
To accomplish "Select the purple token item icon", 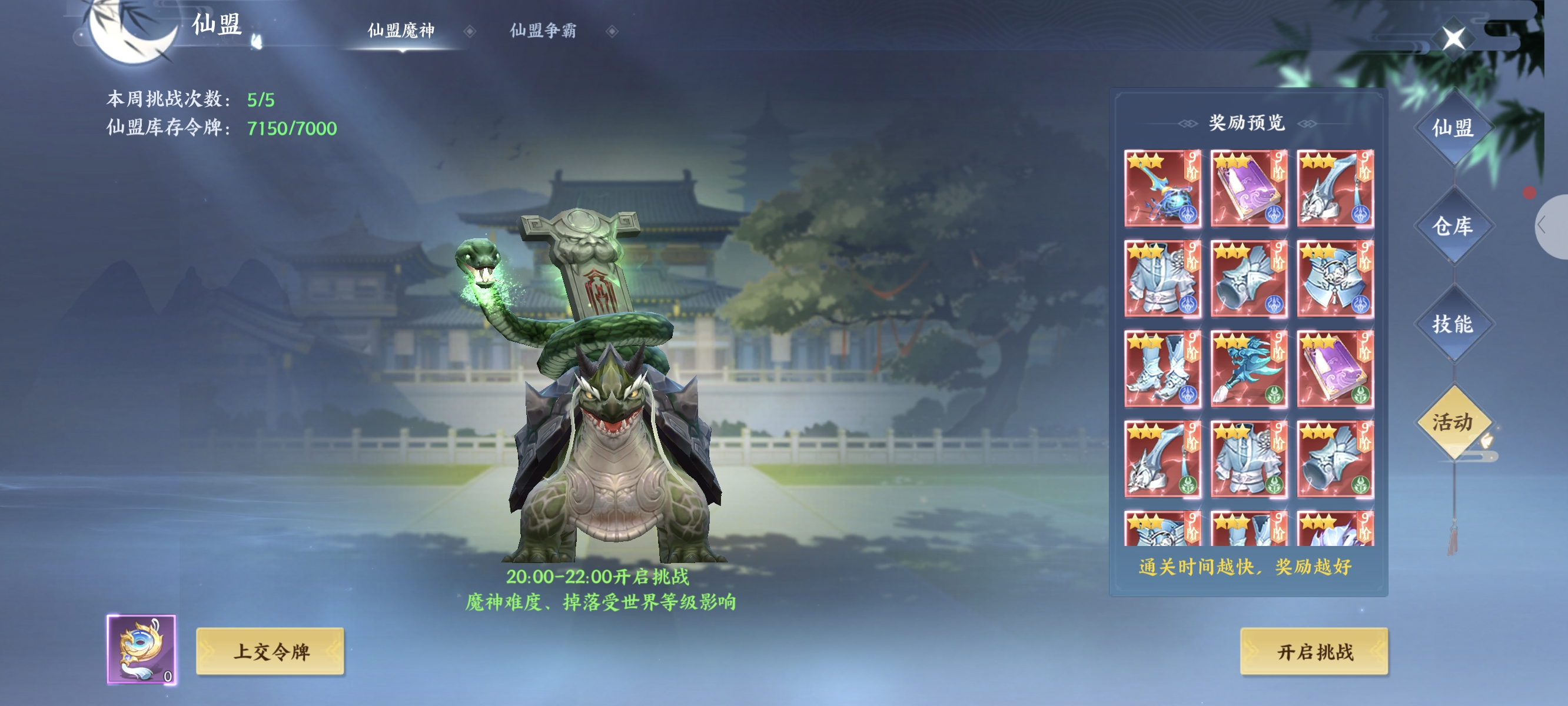I will (x=141, y=649).
